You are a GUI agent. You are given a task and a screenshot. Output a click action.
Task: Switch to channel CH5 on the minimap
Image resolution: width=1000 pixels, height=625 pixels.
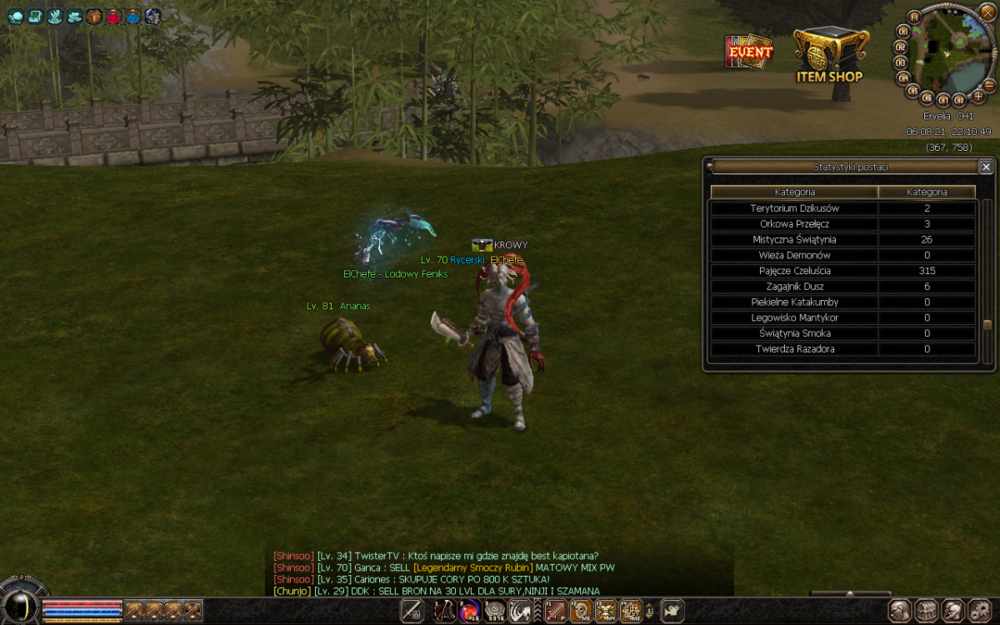tap(913, 90)
